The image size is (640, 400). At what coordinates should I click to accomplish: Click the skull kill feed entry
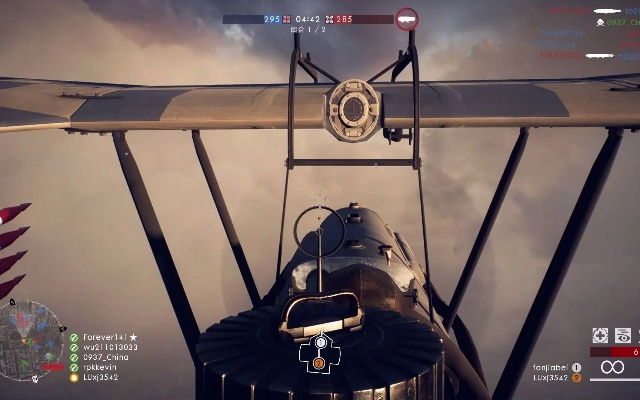click(600, 21)
